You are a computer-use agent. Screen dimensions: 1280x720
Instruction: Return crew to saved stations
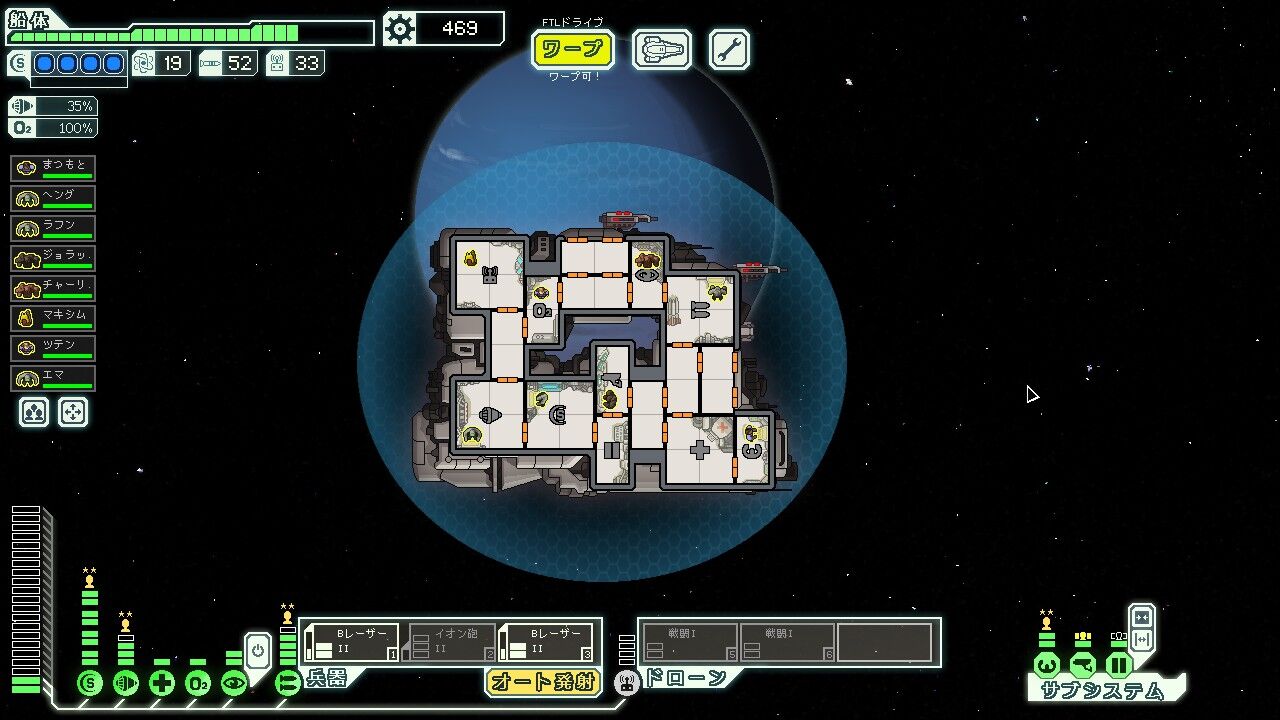tap(73, 412)
